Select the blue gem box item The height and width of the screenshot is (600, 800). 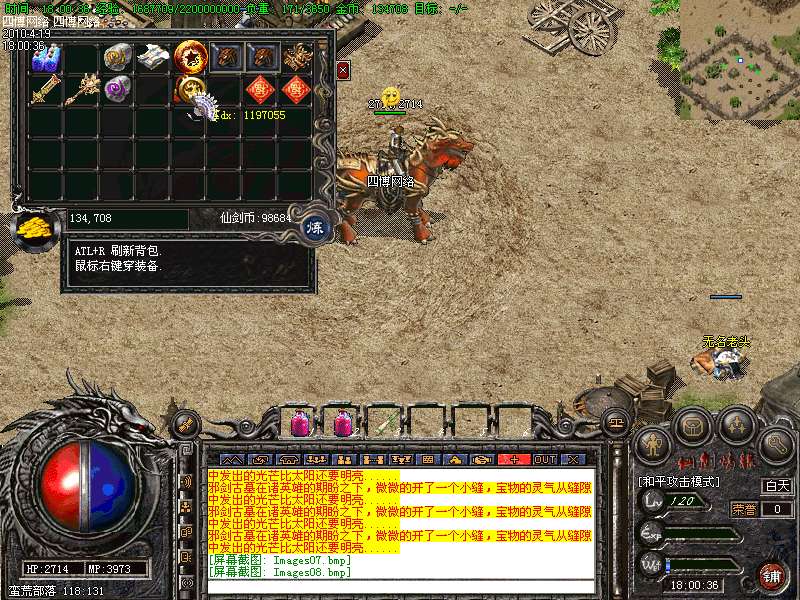pyautogui.click(x=45, y=58)
